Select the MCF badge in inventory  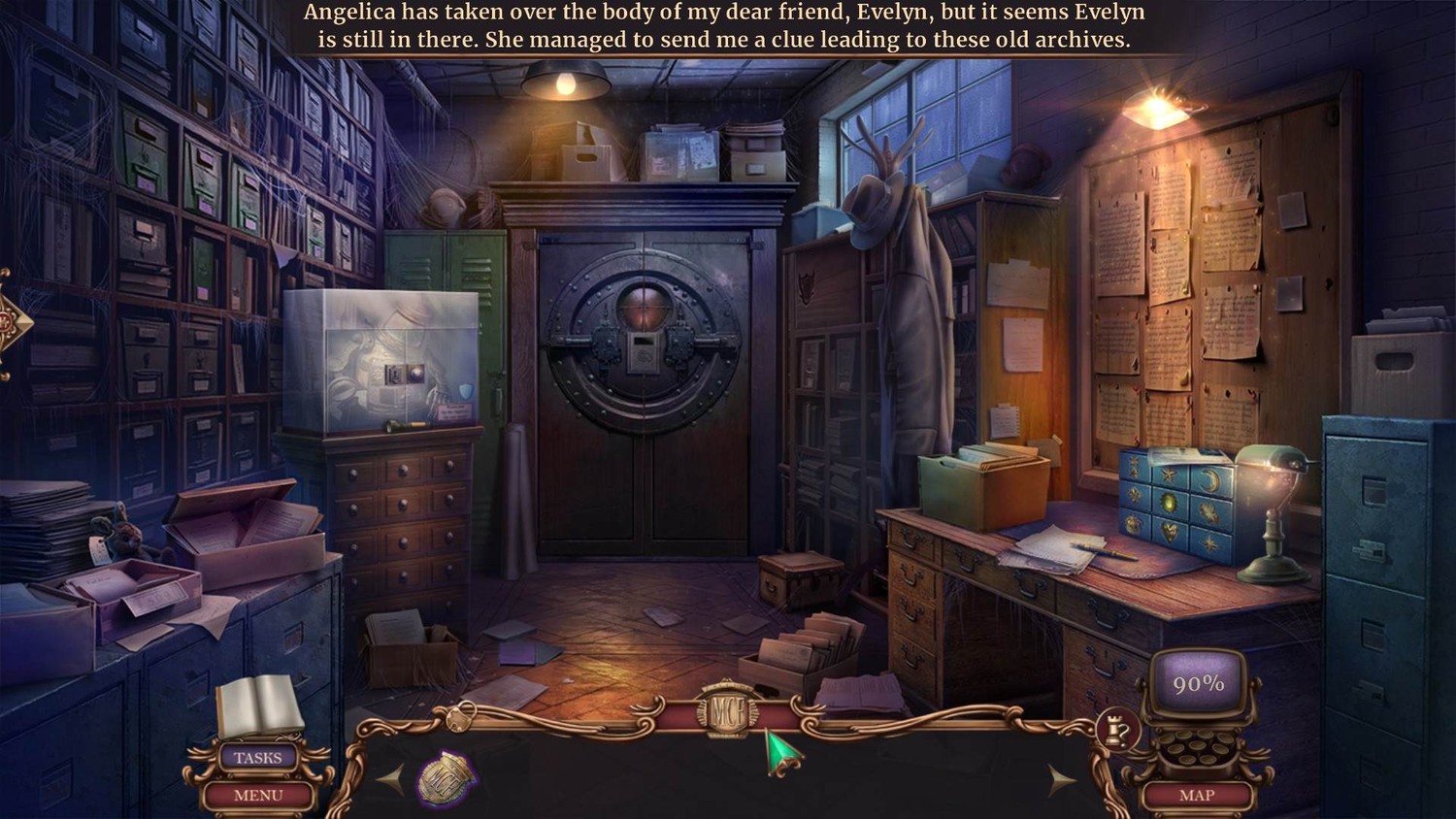446,777
